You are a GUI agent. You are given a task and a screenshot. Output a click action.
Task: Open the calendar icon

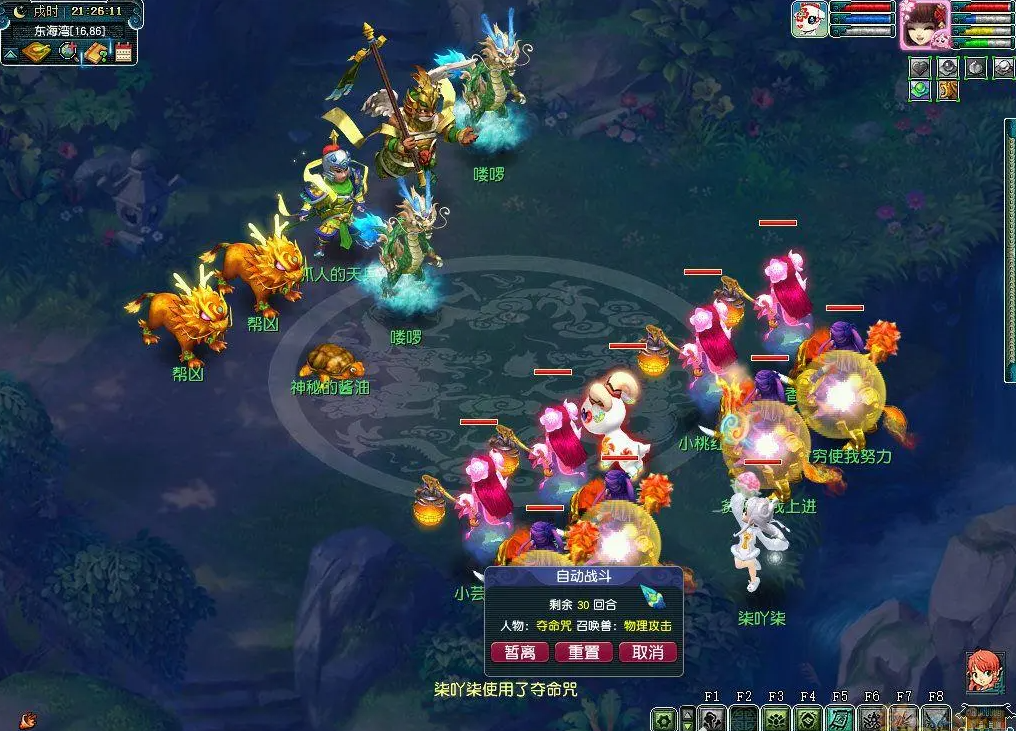124,52
